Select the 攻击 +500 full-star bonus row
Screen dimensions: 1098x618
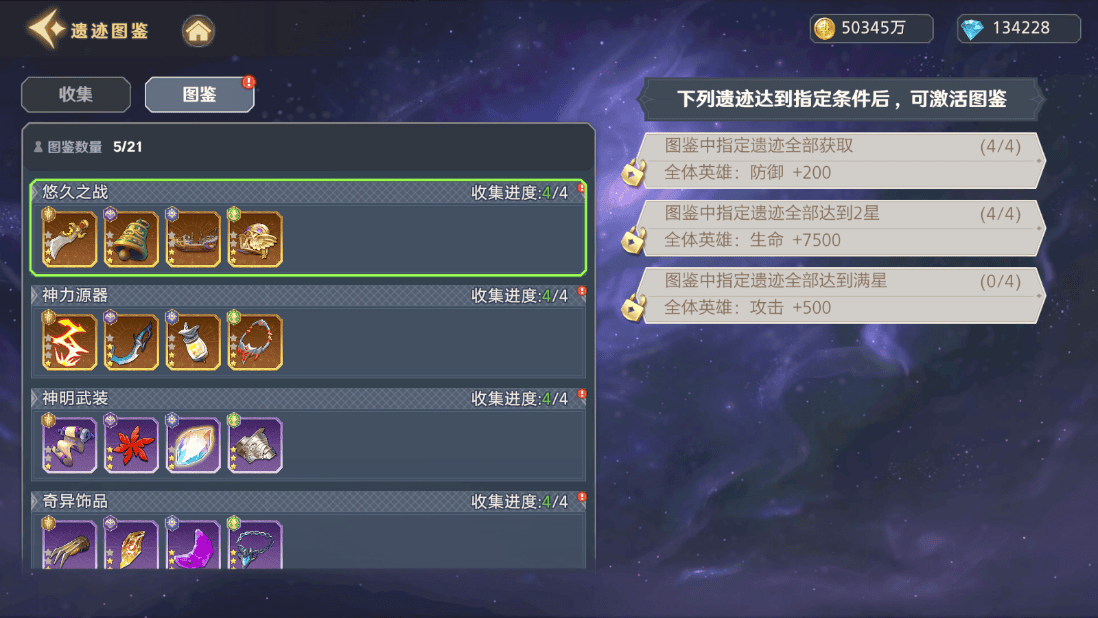[842, 294]
